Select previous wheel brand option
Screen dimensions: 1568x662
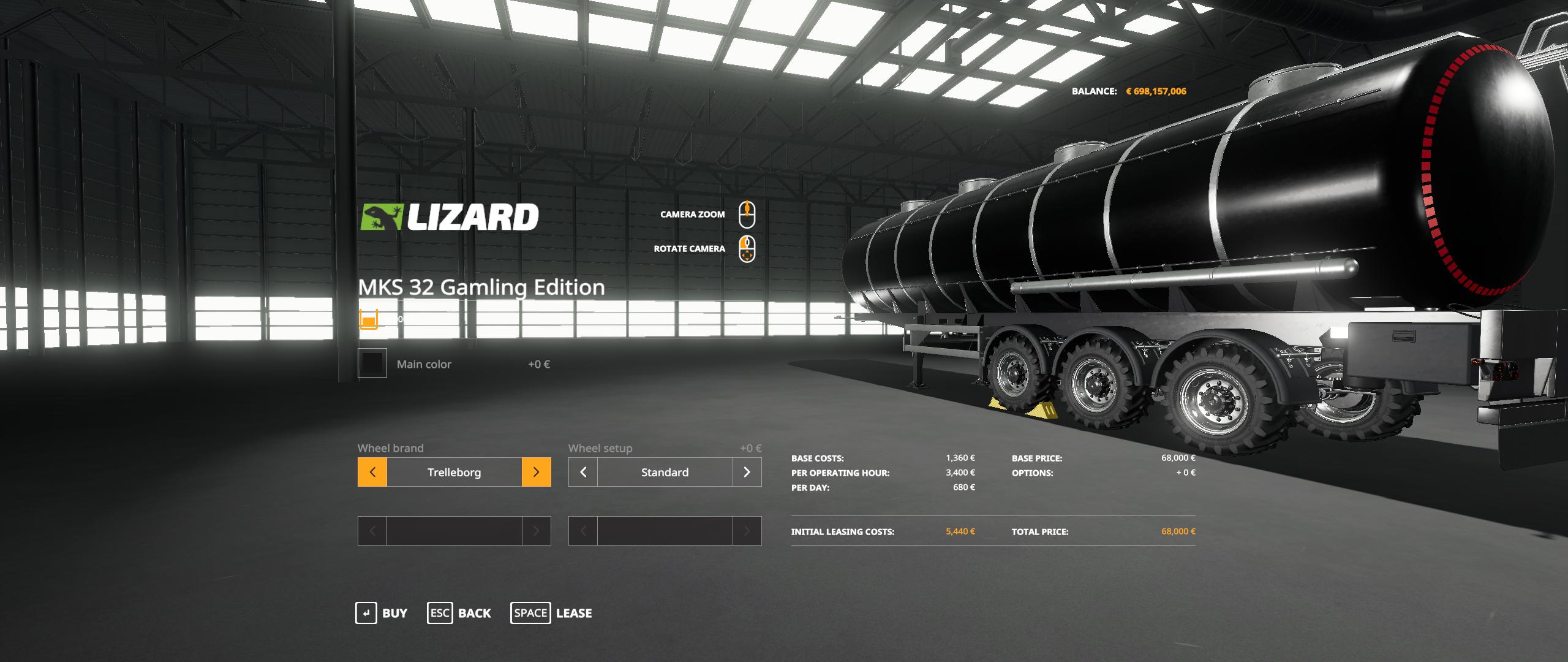point(372,472)
